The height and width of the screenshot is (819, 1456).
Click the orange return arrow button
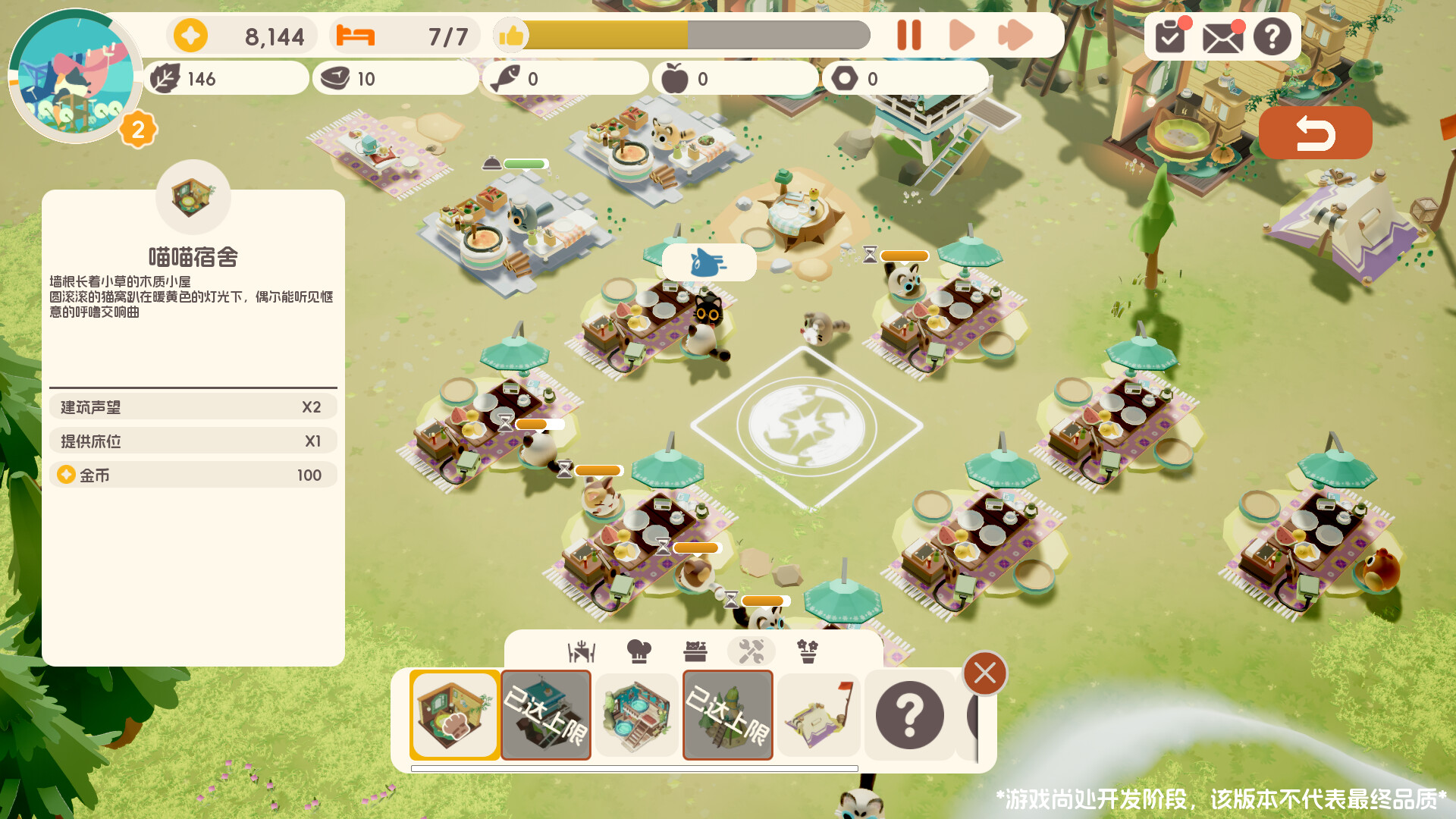[1316, 133]
